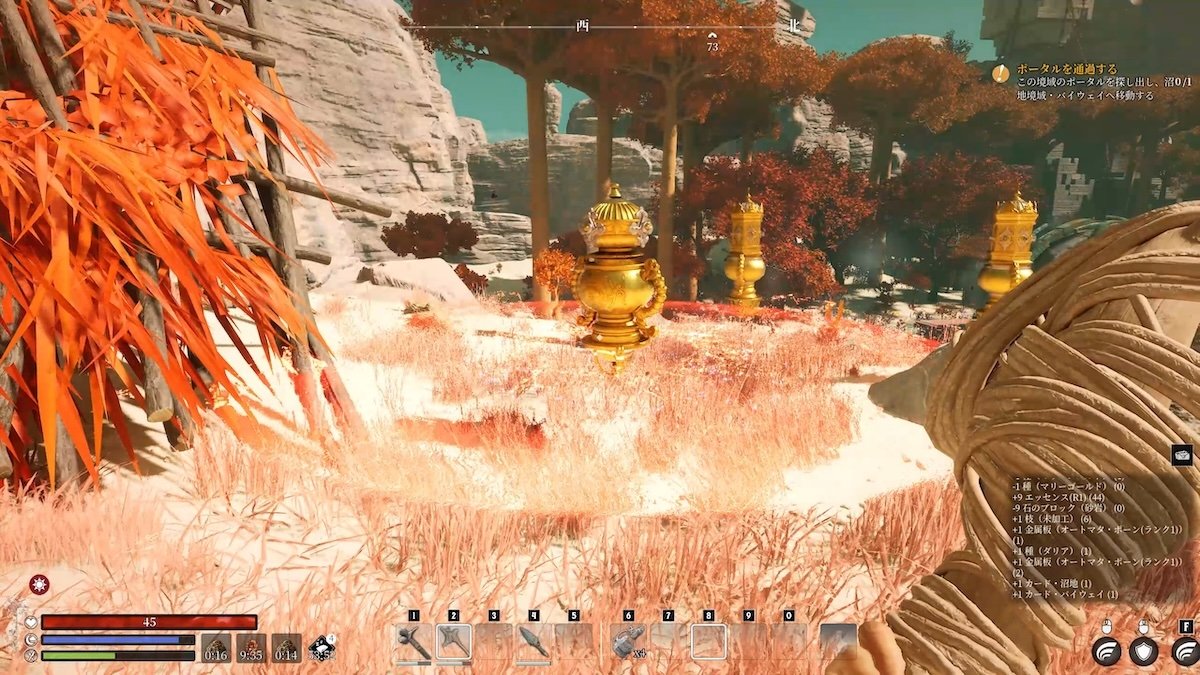Screen dimensions: 1200x675
Task: Select the hammer in hotbar slot 1
Action: pyautogui.click(x=413, y=641)
